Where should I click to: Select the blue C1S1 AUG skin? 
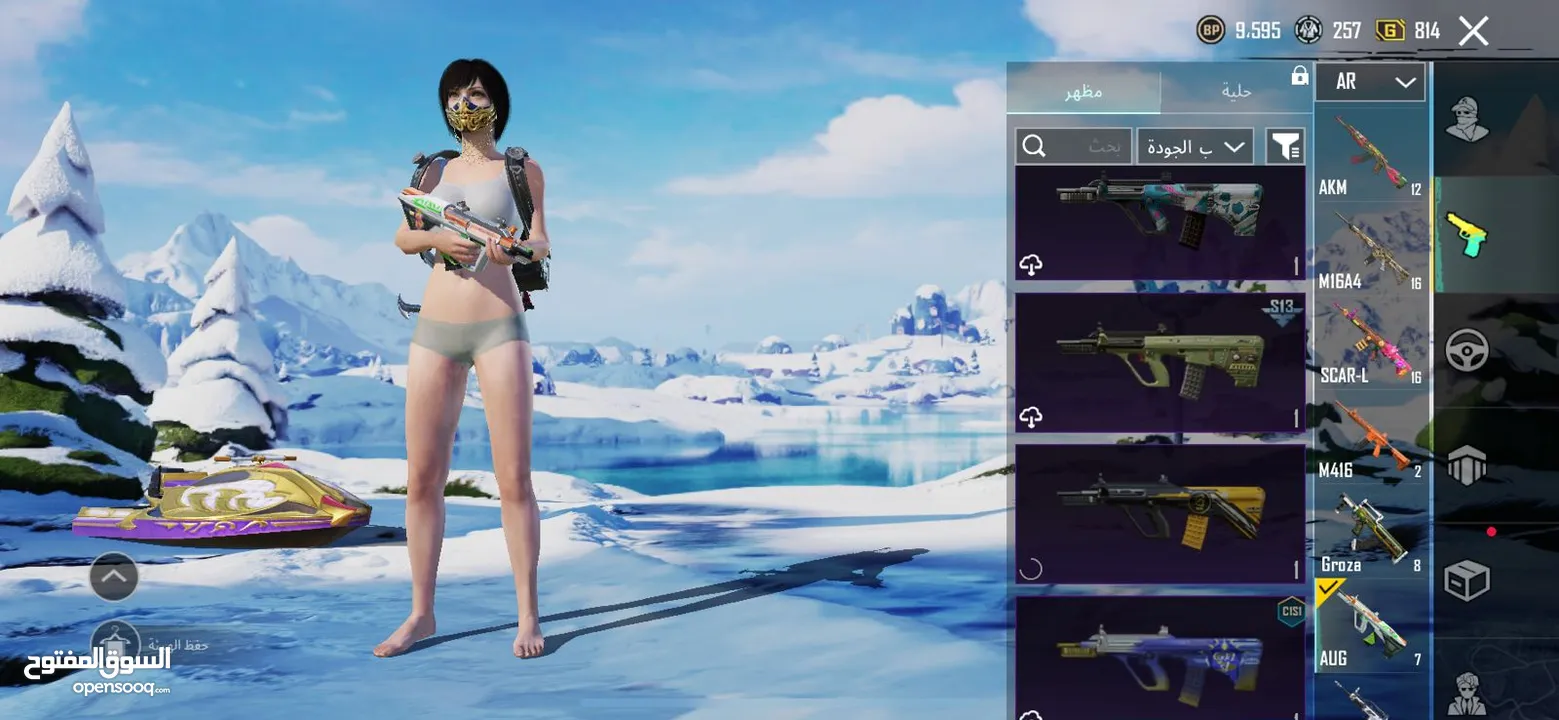[1160, 656]
